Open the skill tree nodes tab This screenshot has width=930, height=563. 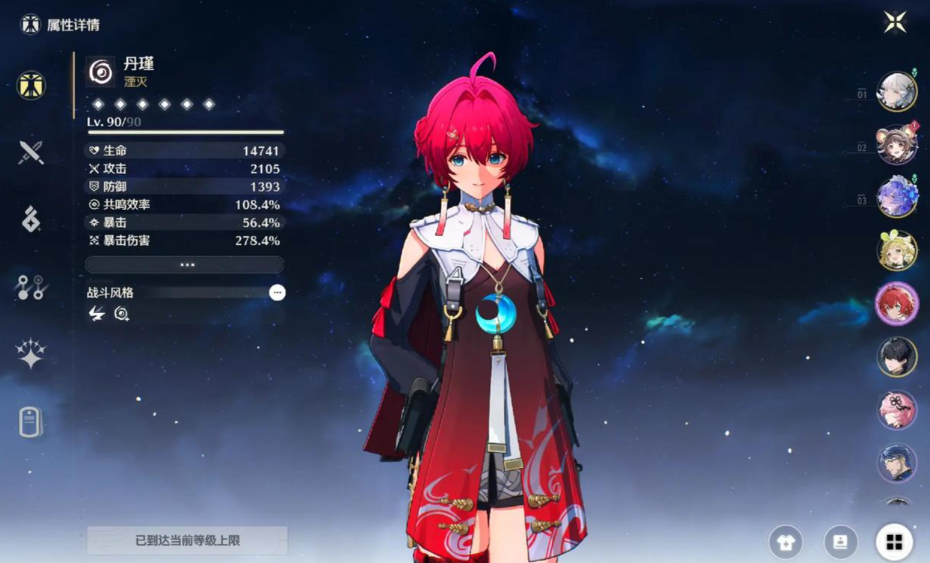coord(31,287)
